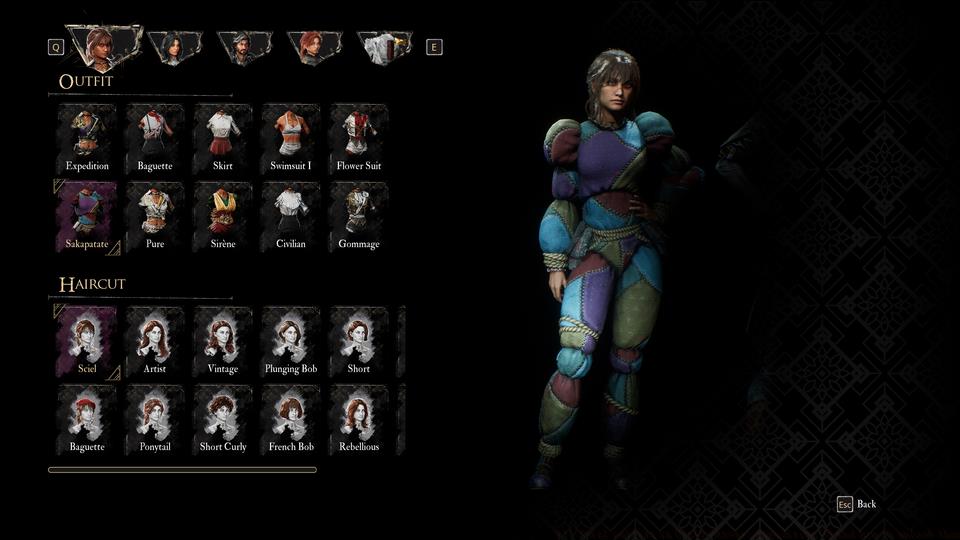Pick the Ponytail haircut

[155, 418]
